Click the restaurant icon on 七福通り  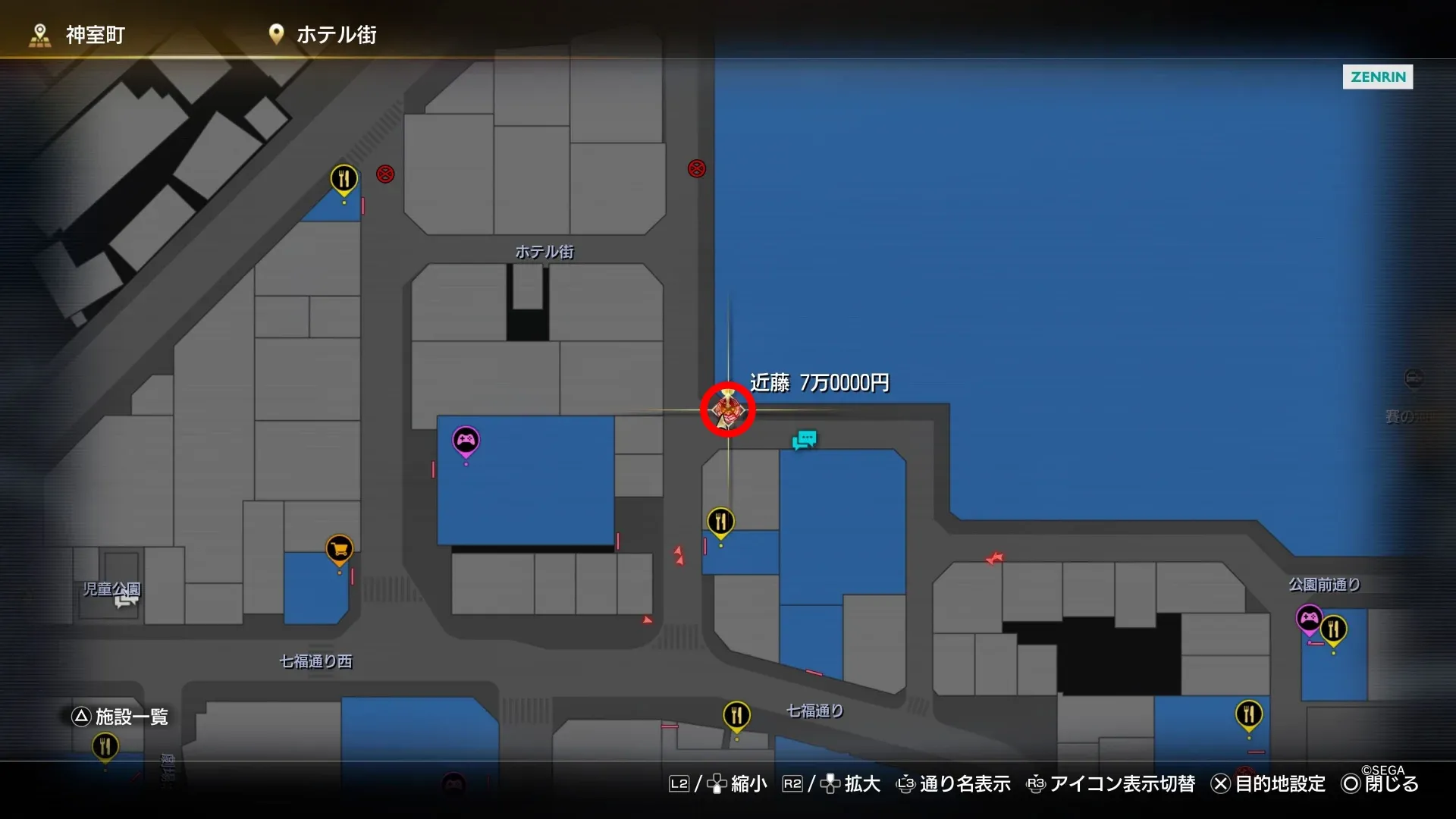coord(736,713)
